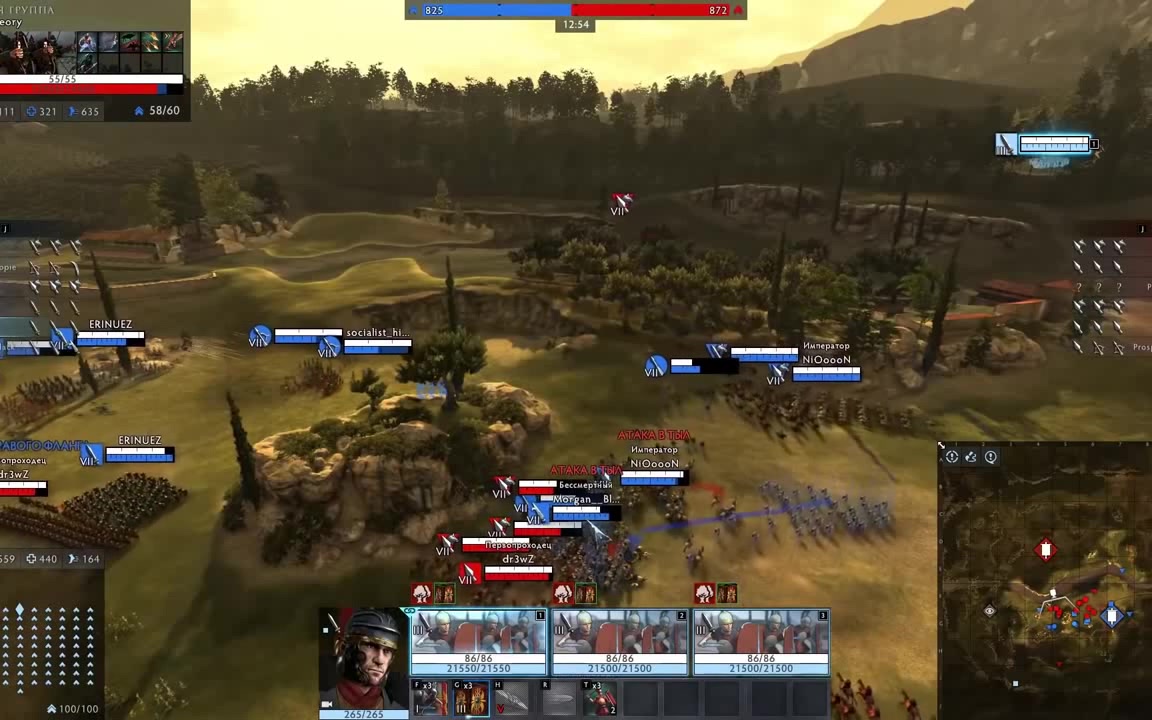Click the blue allied base marker on minimap
The width and height of the screenshot is (1152, 720).
1112,616
